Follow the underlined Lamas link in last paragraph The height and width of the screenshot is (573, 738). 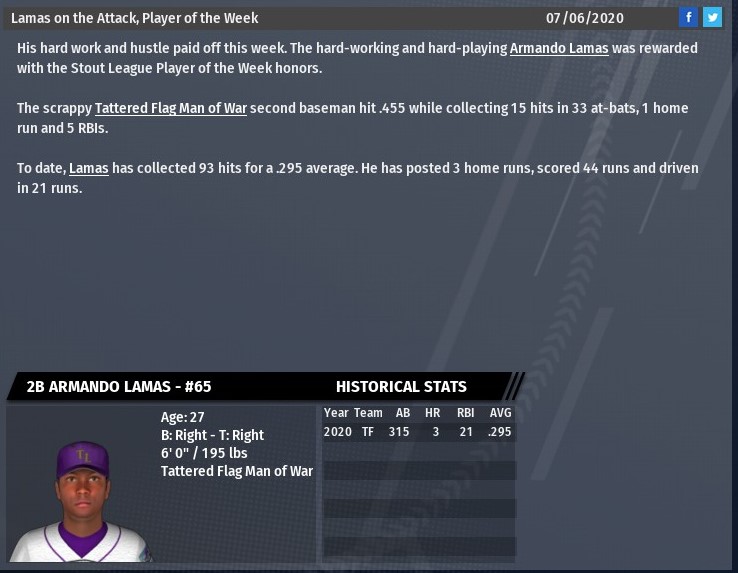point(88,168)
